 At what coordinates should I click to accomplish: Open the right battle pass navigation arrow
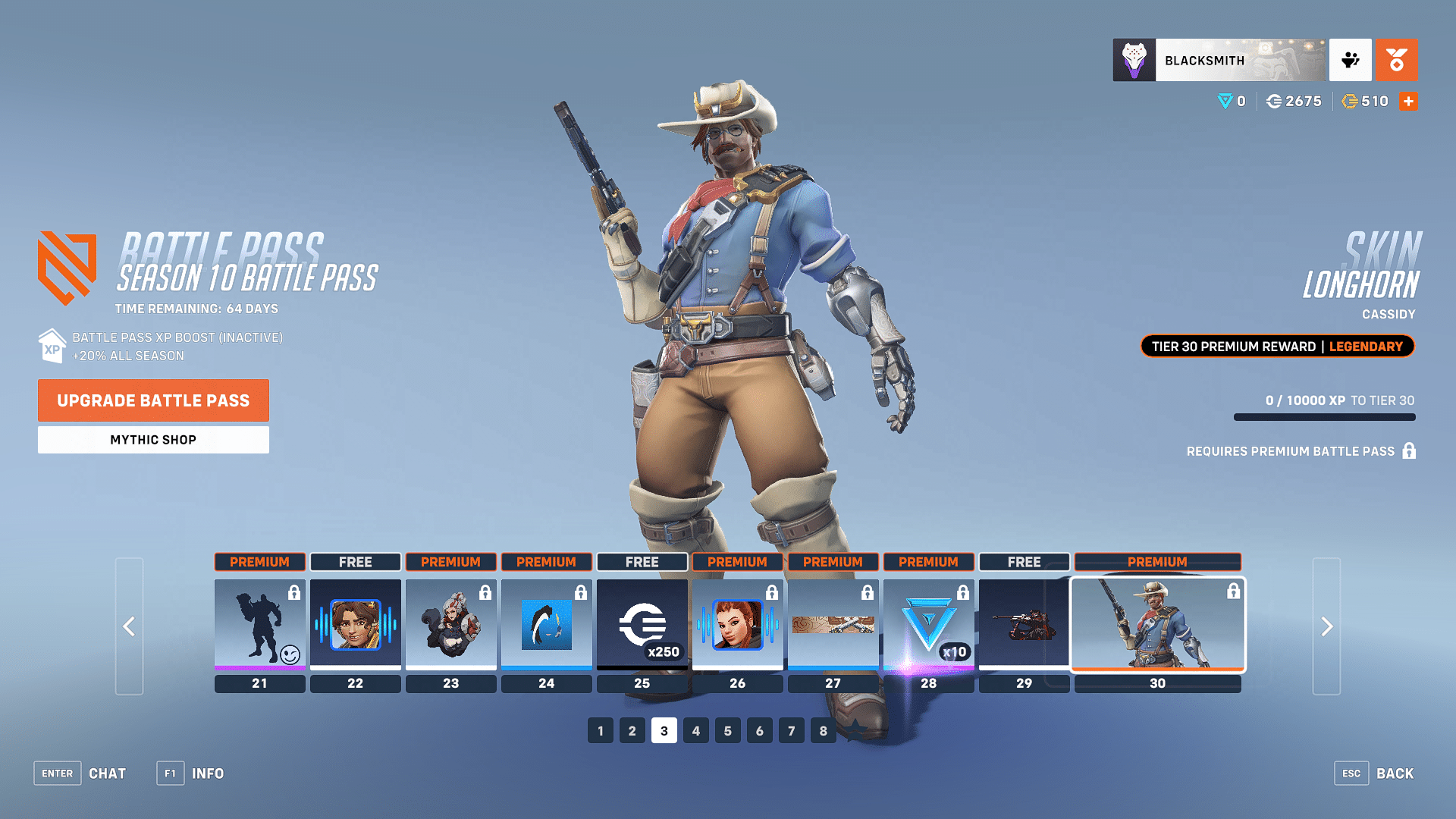pos(1326,626)
